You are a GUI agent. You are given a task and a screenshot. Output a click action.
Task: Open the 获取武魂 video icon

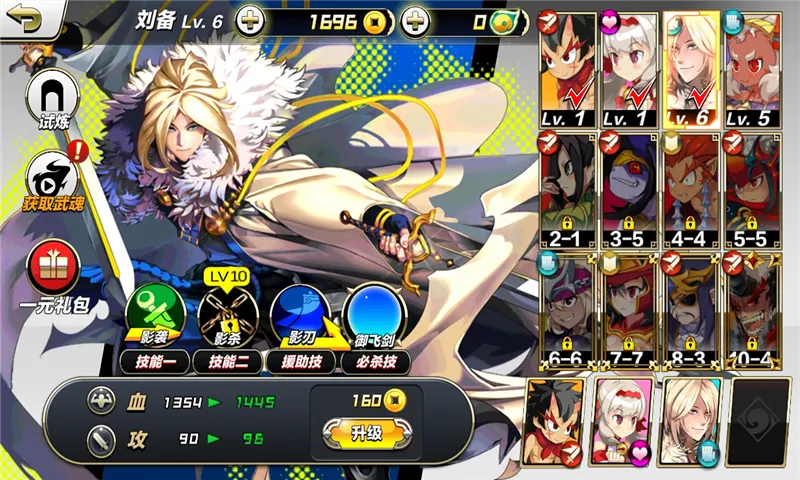[x=52, y=178]
